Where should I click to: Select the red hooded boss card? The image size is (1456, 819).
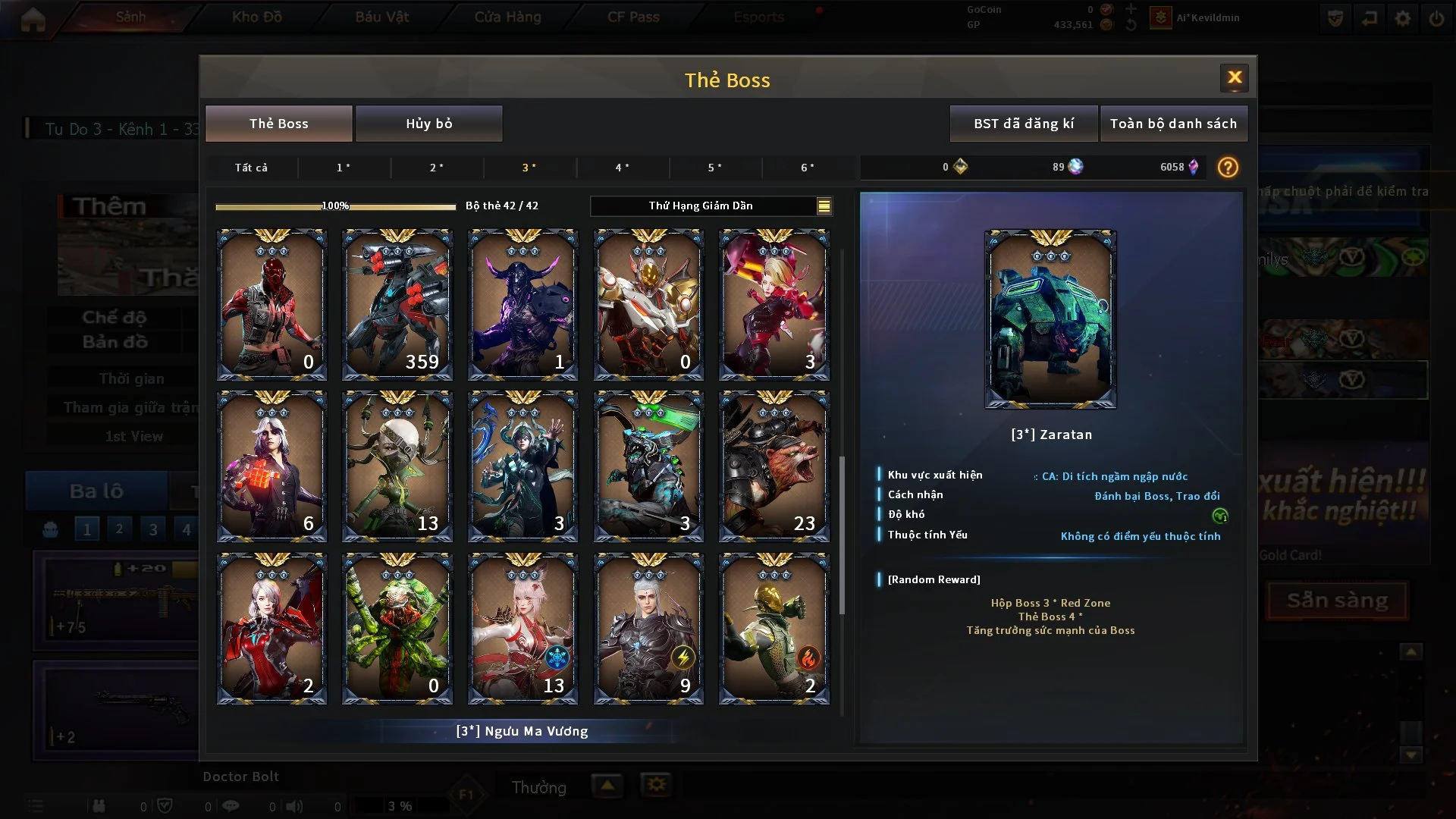[x=271, y=305]
